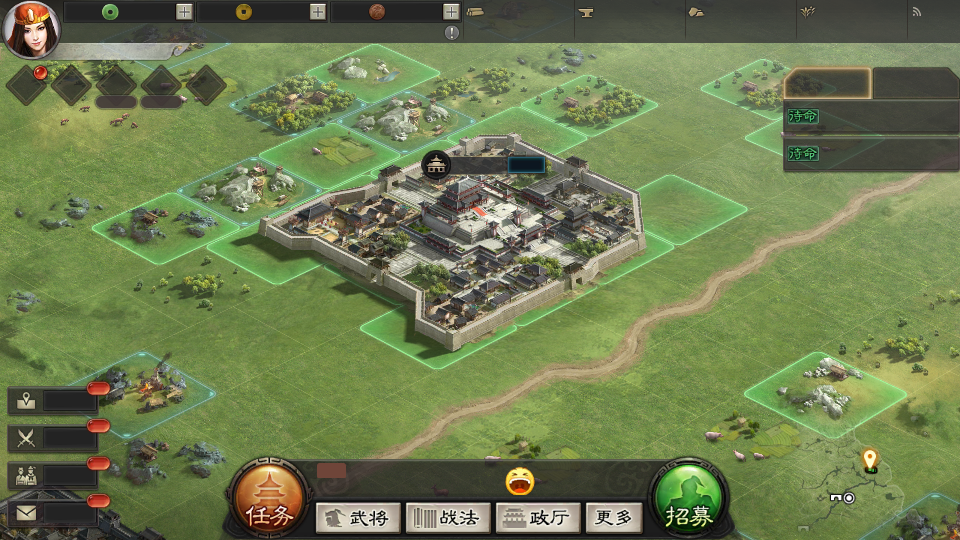Screen dimensions: 960x540
Task: Click the orange location pin on minimap
Action: (870, 460)
